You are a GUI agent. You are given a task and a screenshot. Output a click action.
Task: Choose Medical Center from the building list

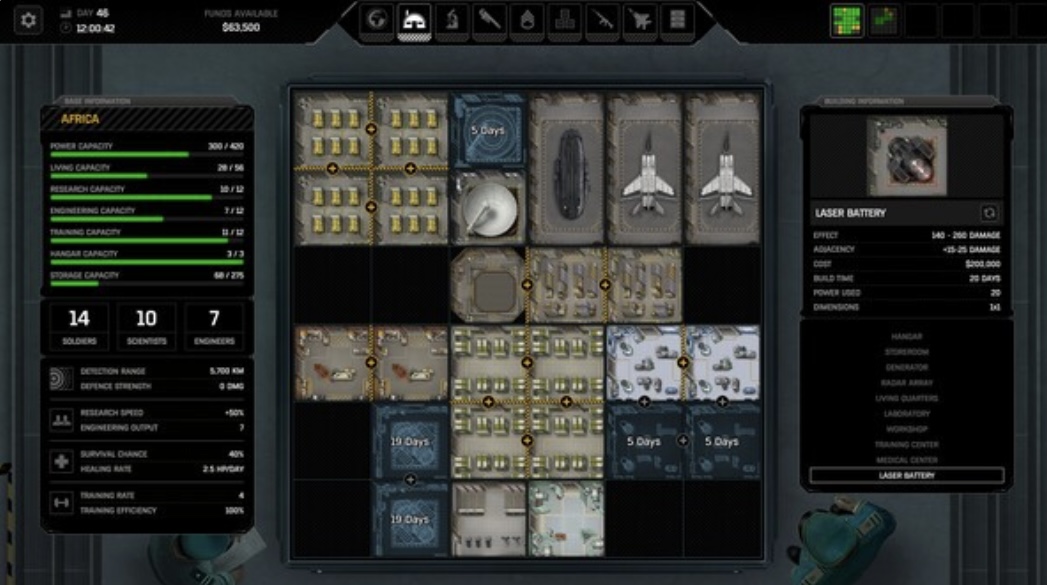907,460
